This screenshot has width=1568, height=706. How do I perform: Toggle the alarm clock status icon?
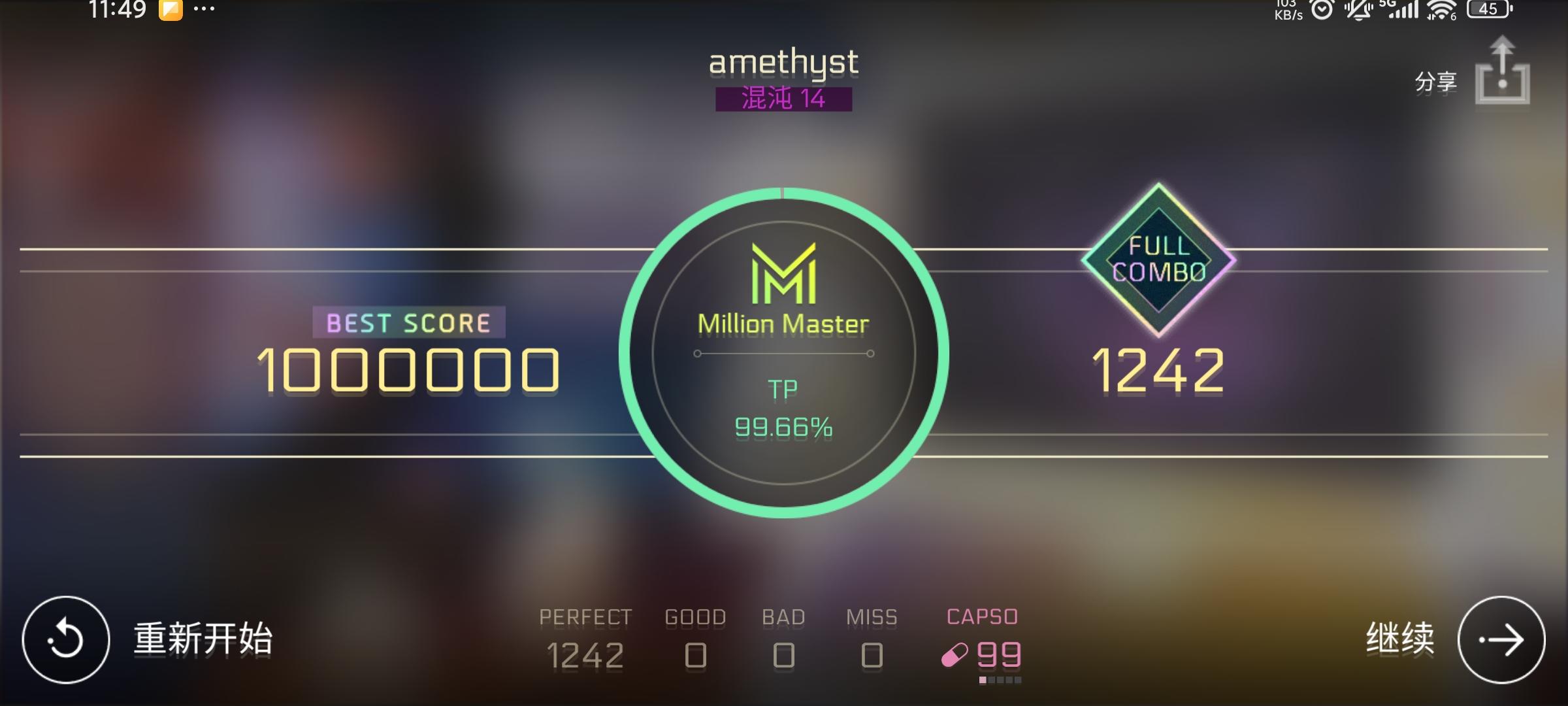point(1321,9)
